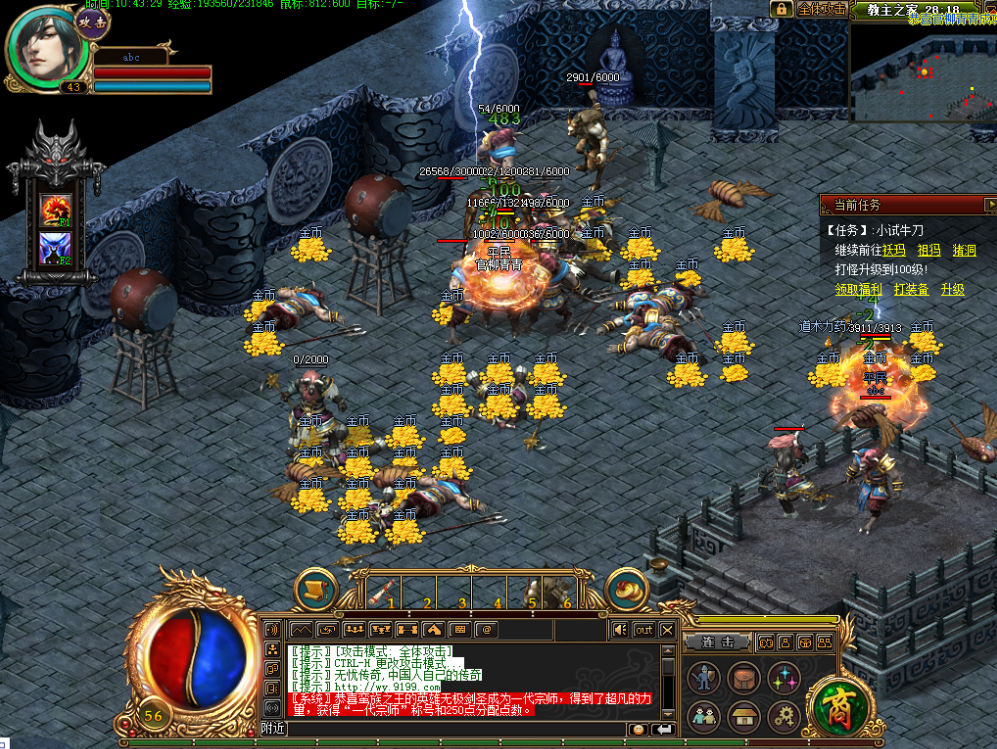Screen dimensions: 997x749
Task: Open the minimap
Action: click(922, 70)
